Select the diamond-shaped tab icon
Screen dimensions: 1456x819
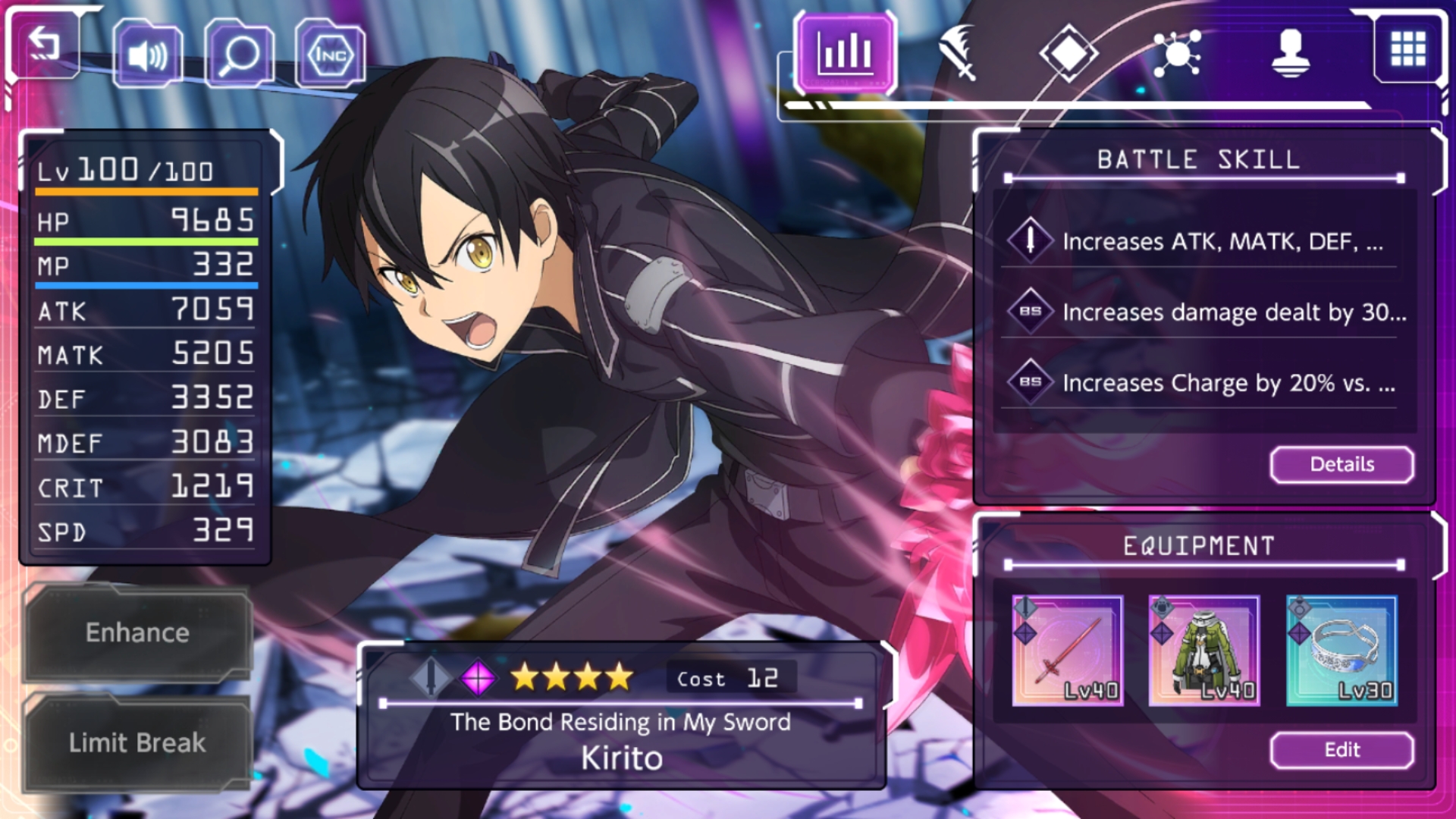(1070, 53)
